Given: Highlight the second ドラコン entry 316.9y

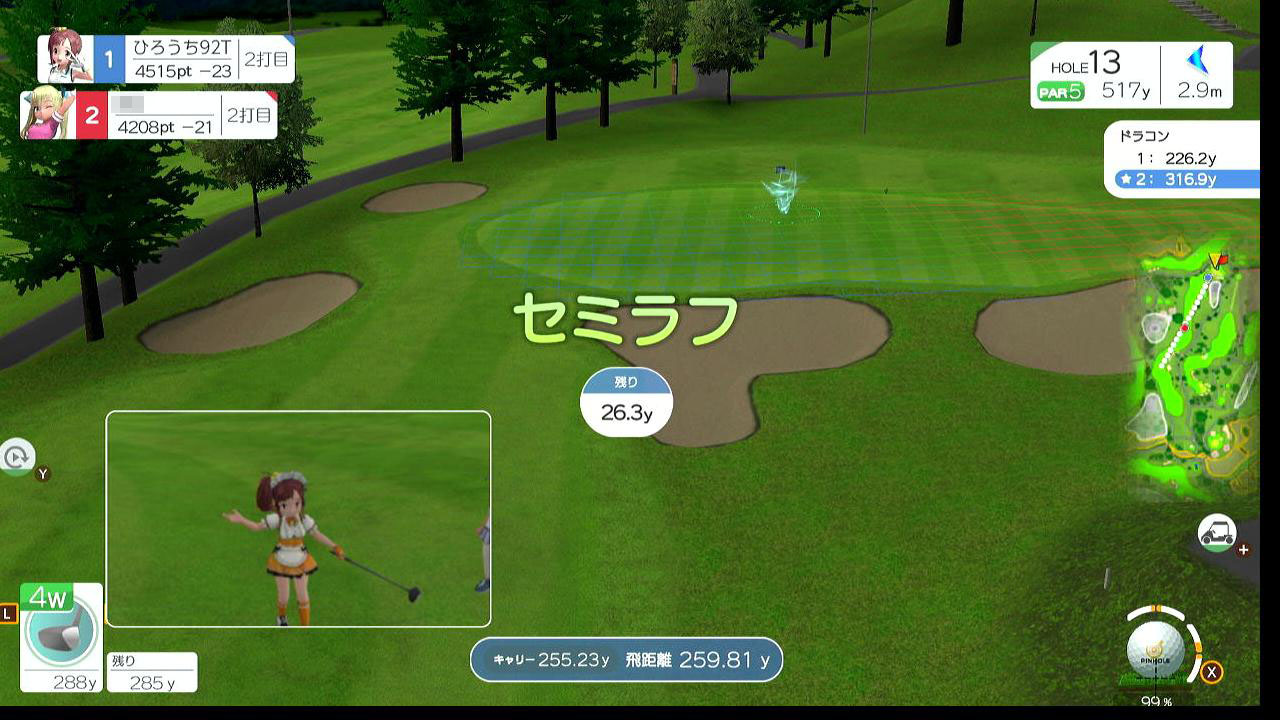Looking at the screenshot, I should point(1185,180).
